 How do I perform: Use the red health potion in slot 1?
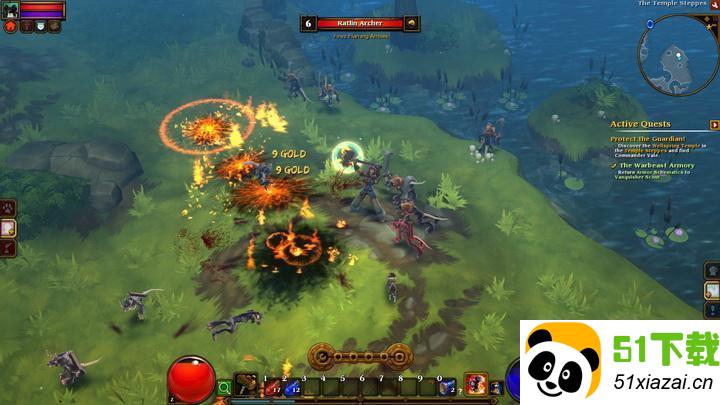271,386
